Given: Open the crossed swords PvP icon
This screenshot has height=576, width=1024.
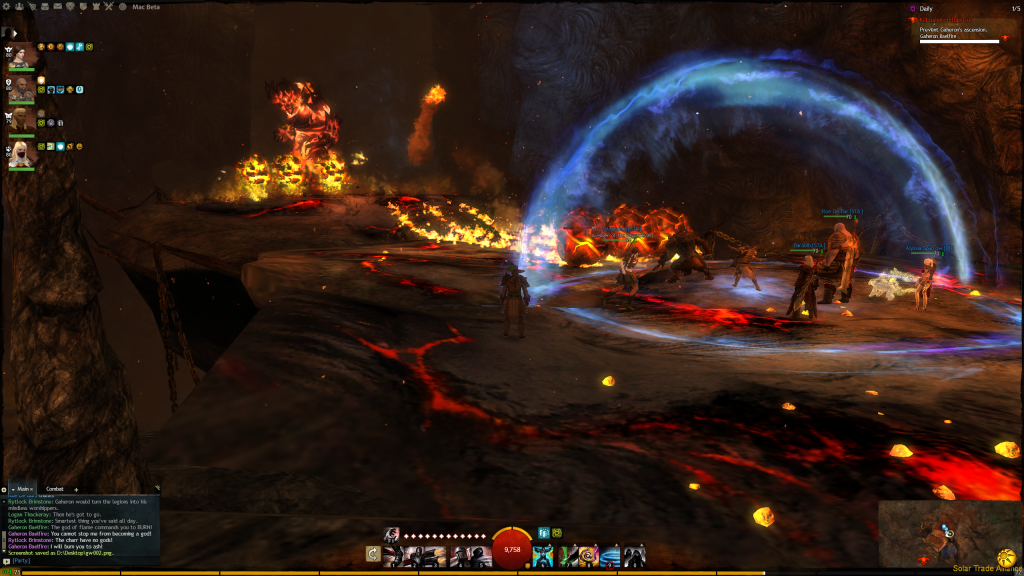Looking at the screenshot, I should pos(107,7).
